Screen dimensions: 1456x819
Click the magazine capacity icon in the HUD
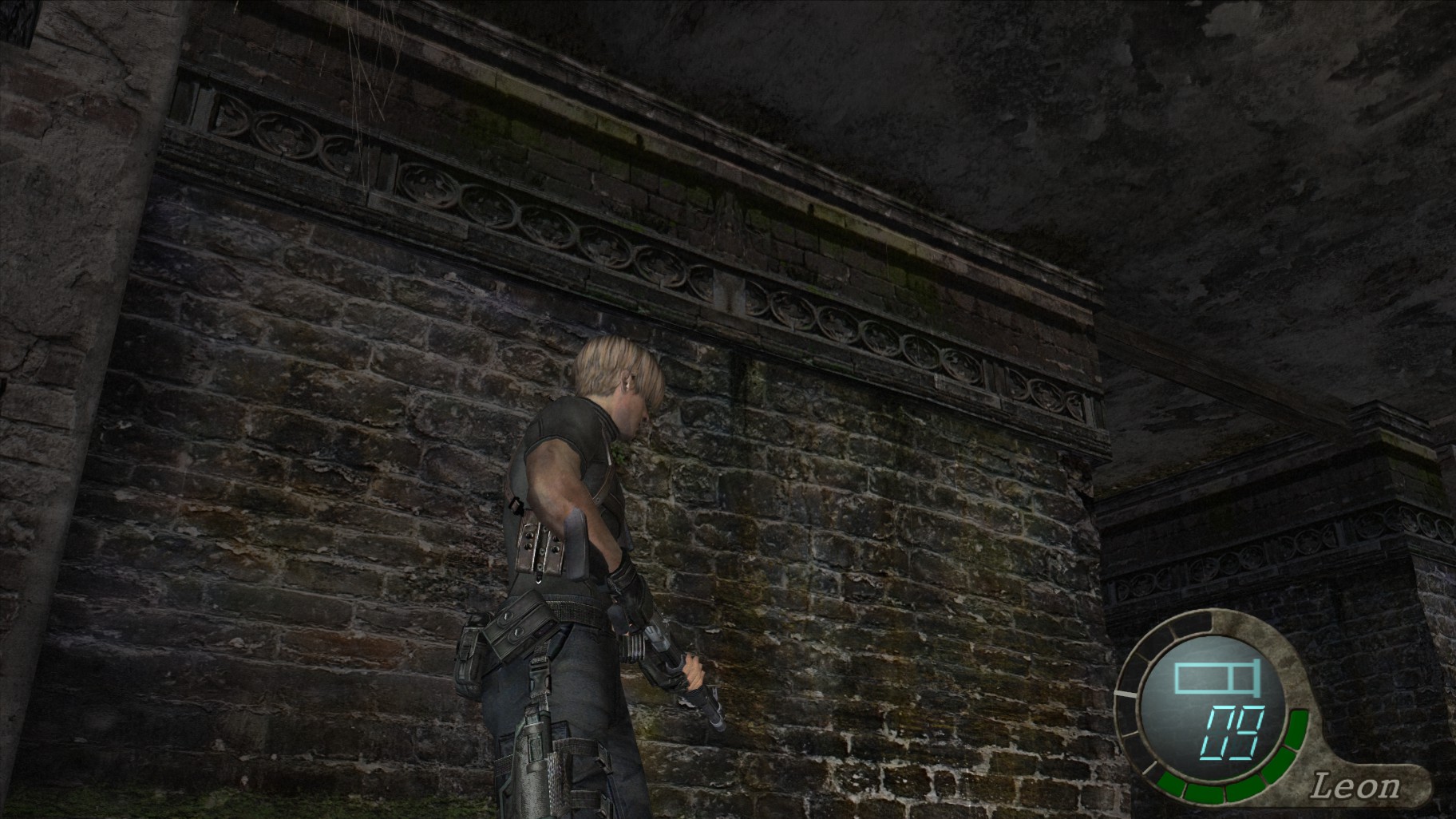1217,677
